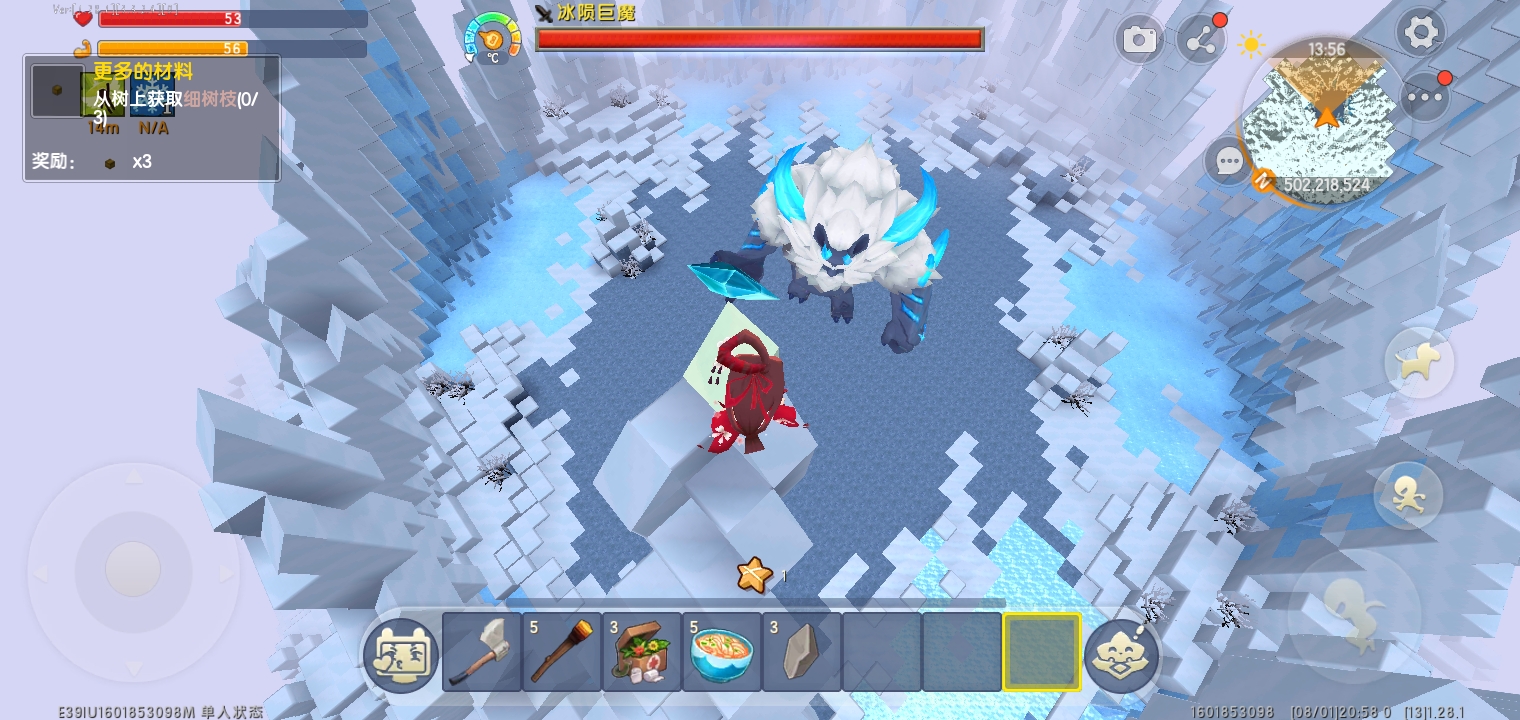Select the stone axe hotbar slot

(x=482, y=652)
